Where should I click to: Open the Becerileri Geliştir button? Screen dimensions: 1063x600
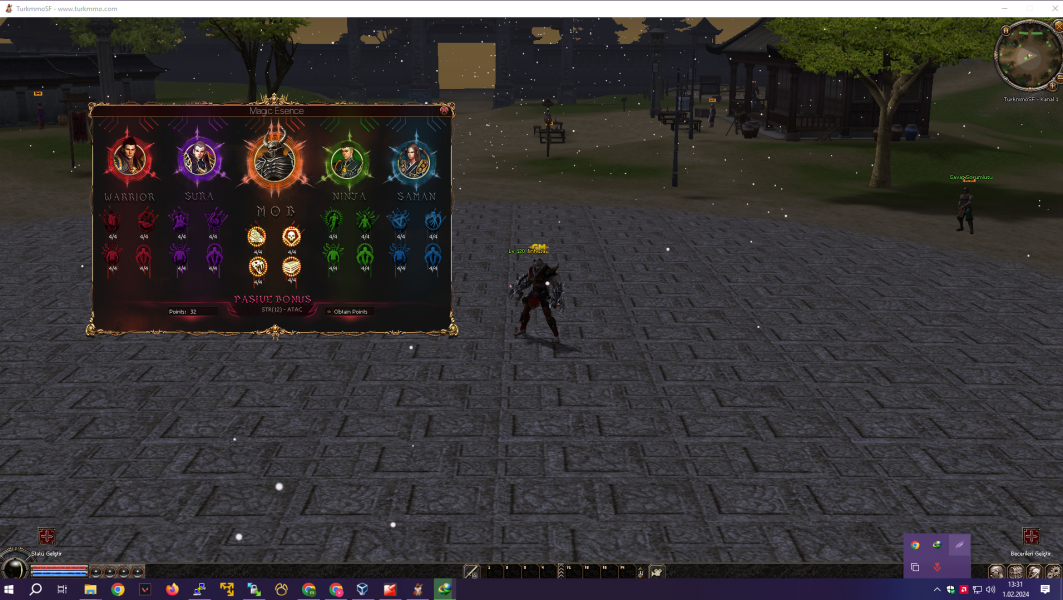[1031, 537]
